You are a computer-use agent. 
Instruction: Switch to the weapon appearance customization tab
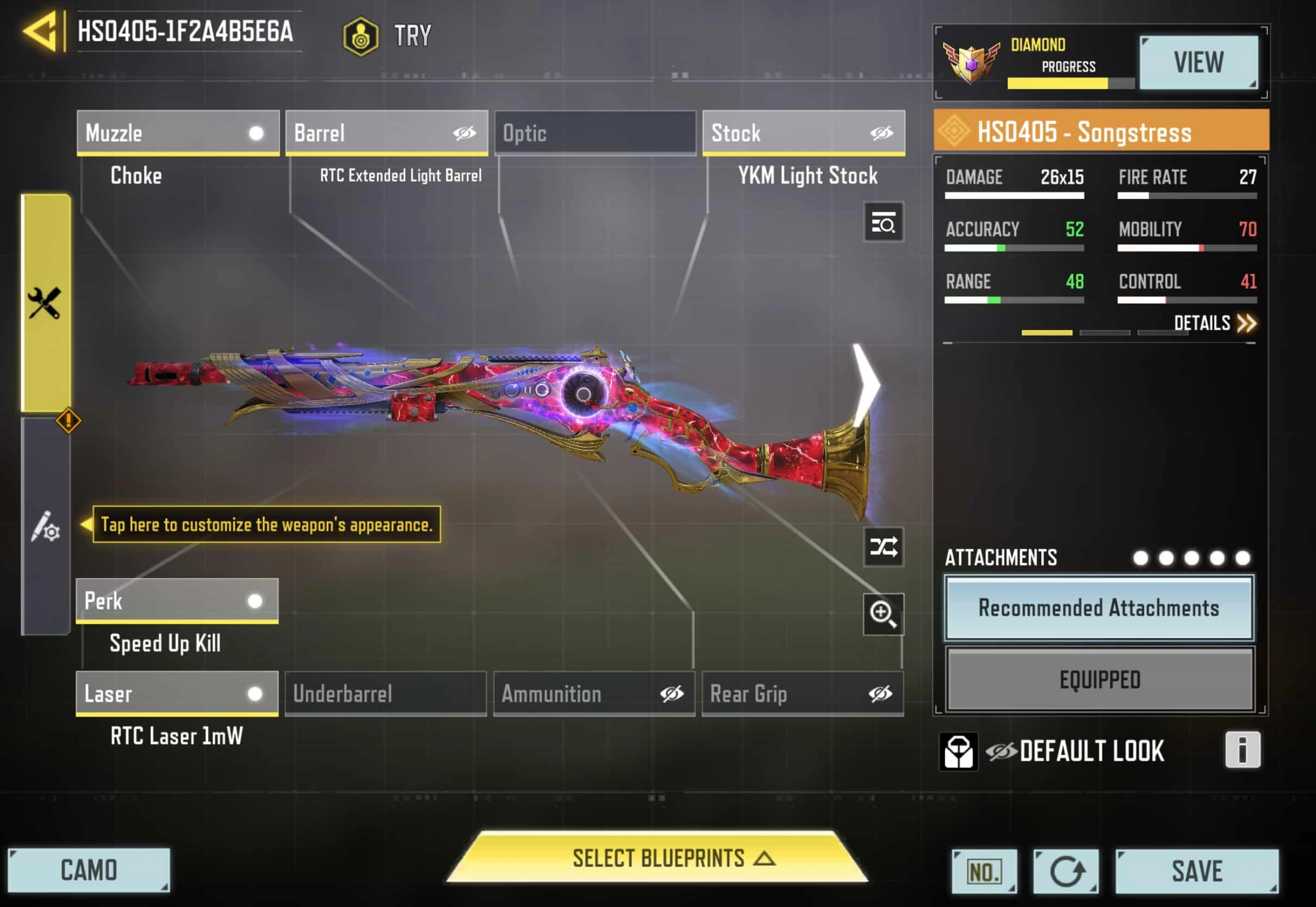46,527
